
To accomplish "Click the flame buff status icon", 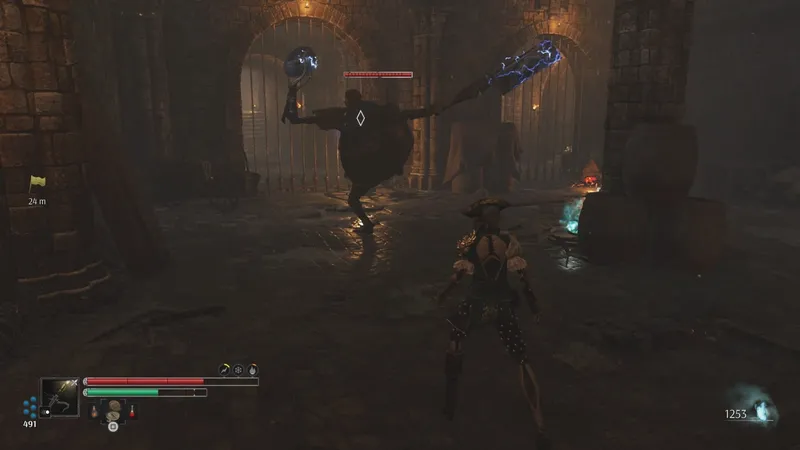I will coord(252,369).
